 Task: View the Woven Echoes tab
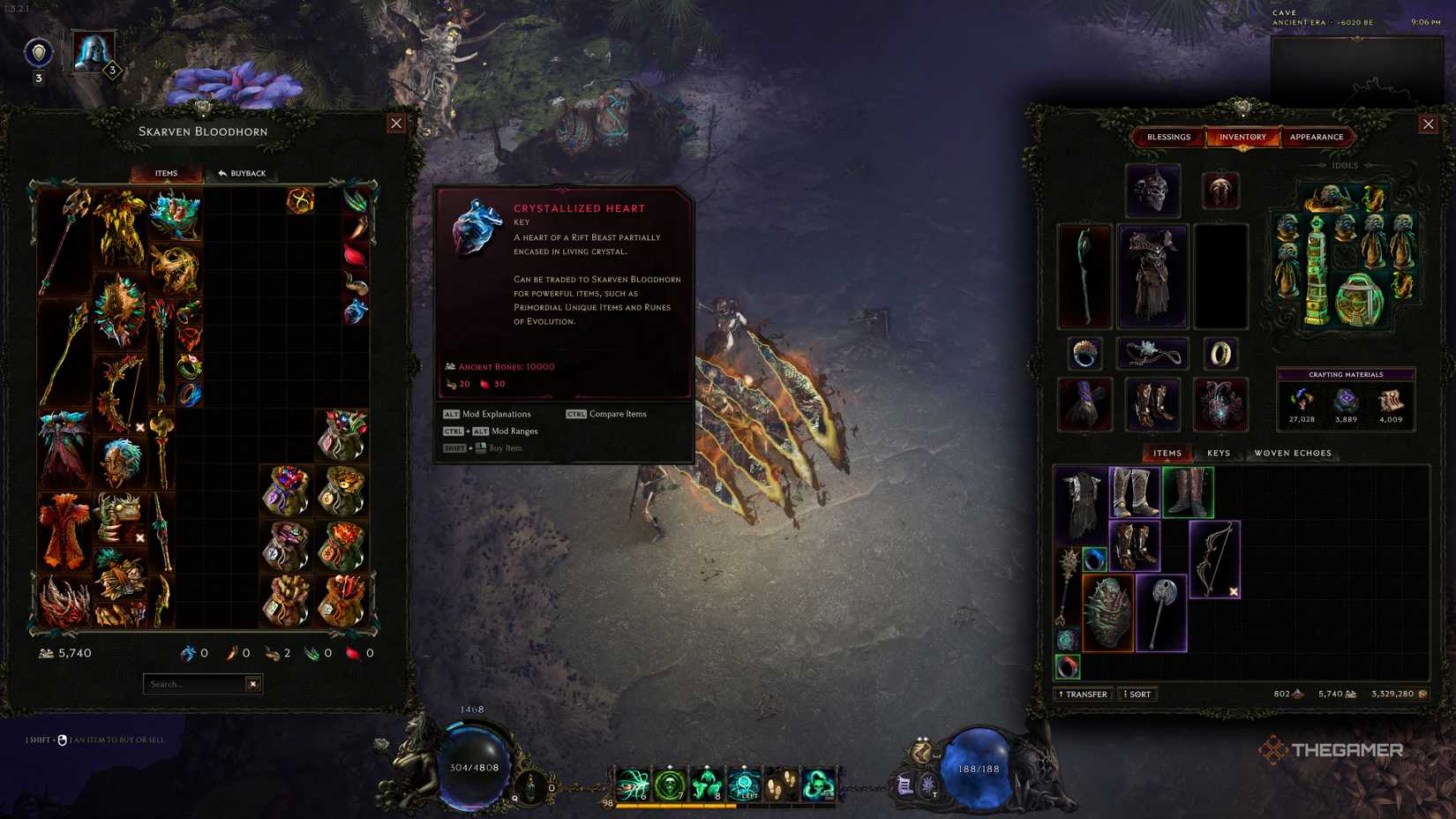pyautogui.click(x=1295, y=453)
